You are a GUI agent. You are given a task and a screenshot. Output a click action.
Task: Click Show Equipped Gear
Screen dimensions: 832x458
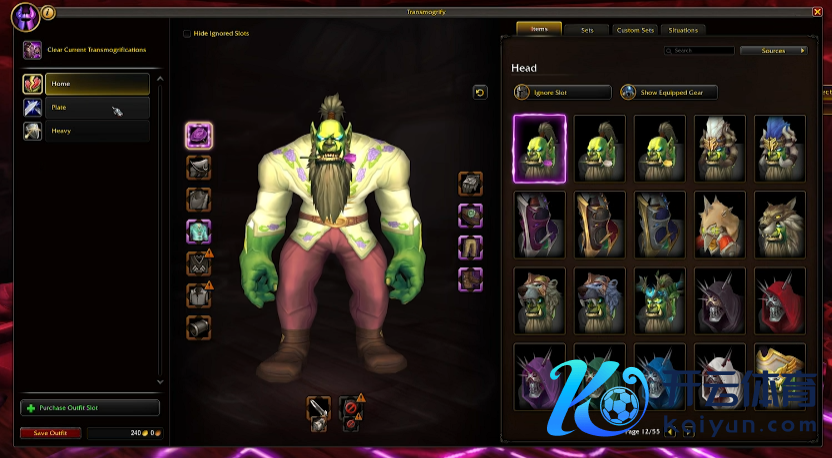tap(668, 92)
